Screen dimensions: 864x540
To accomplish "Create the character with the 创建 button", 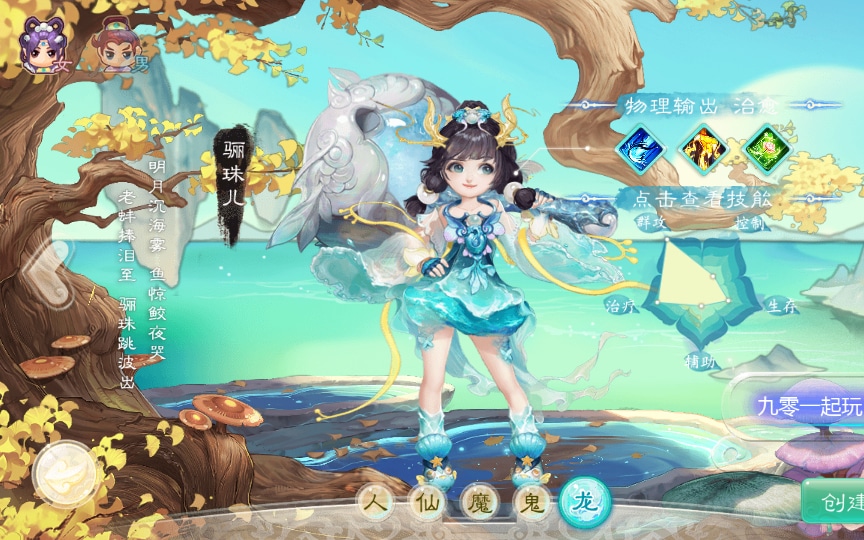I will pyautogui.click(x=834, y=501).
